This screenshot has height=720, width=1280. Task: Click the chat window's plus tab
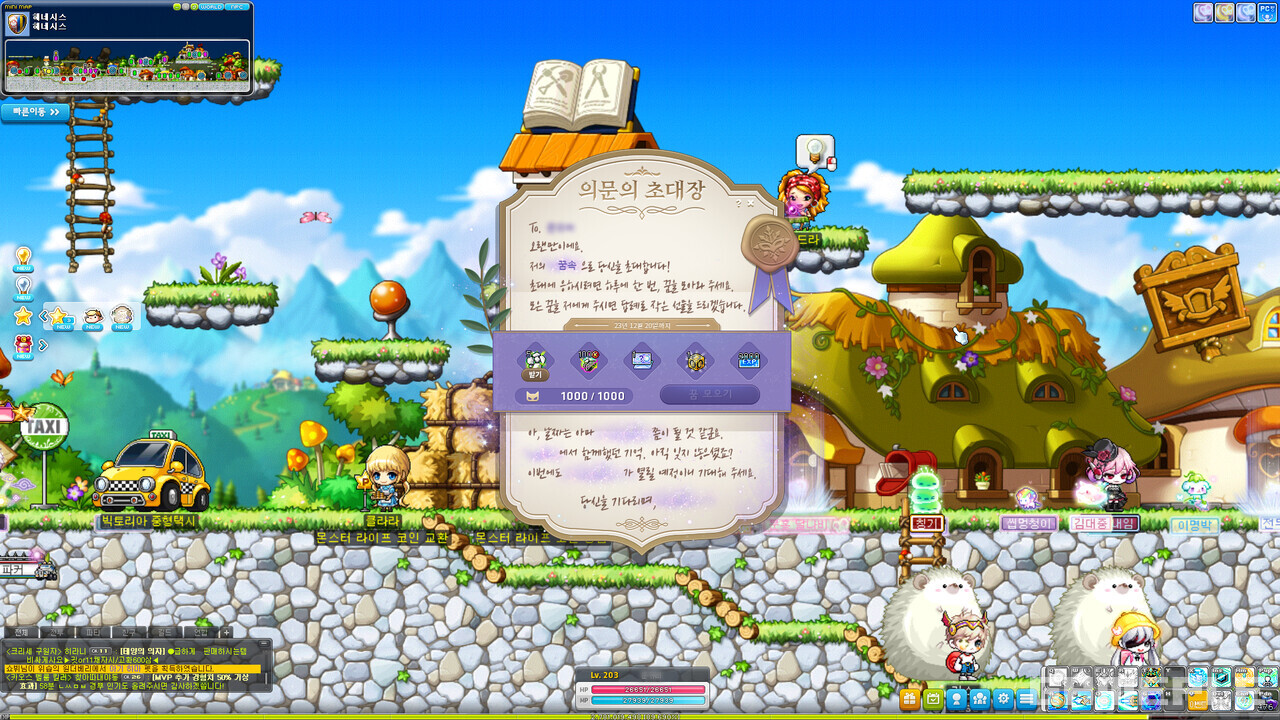[x=227, y=632]
